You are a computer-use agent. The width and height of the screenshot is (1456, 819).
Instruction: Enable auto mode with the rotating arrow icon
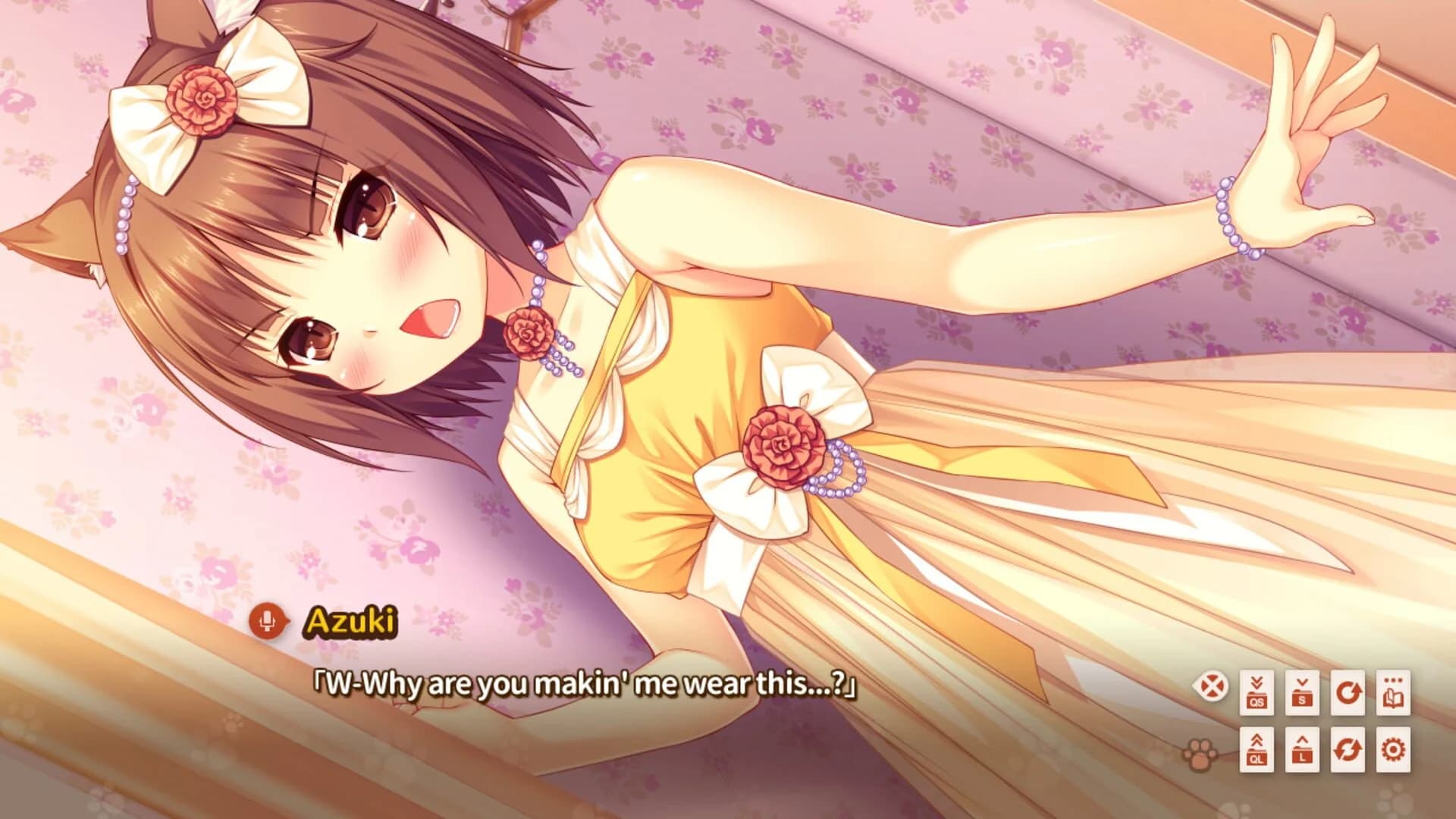(1348, 692)
